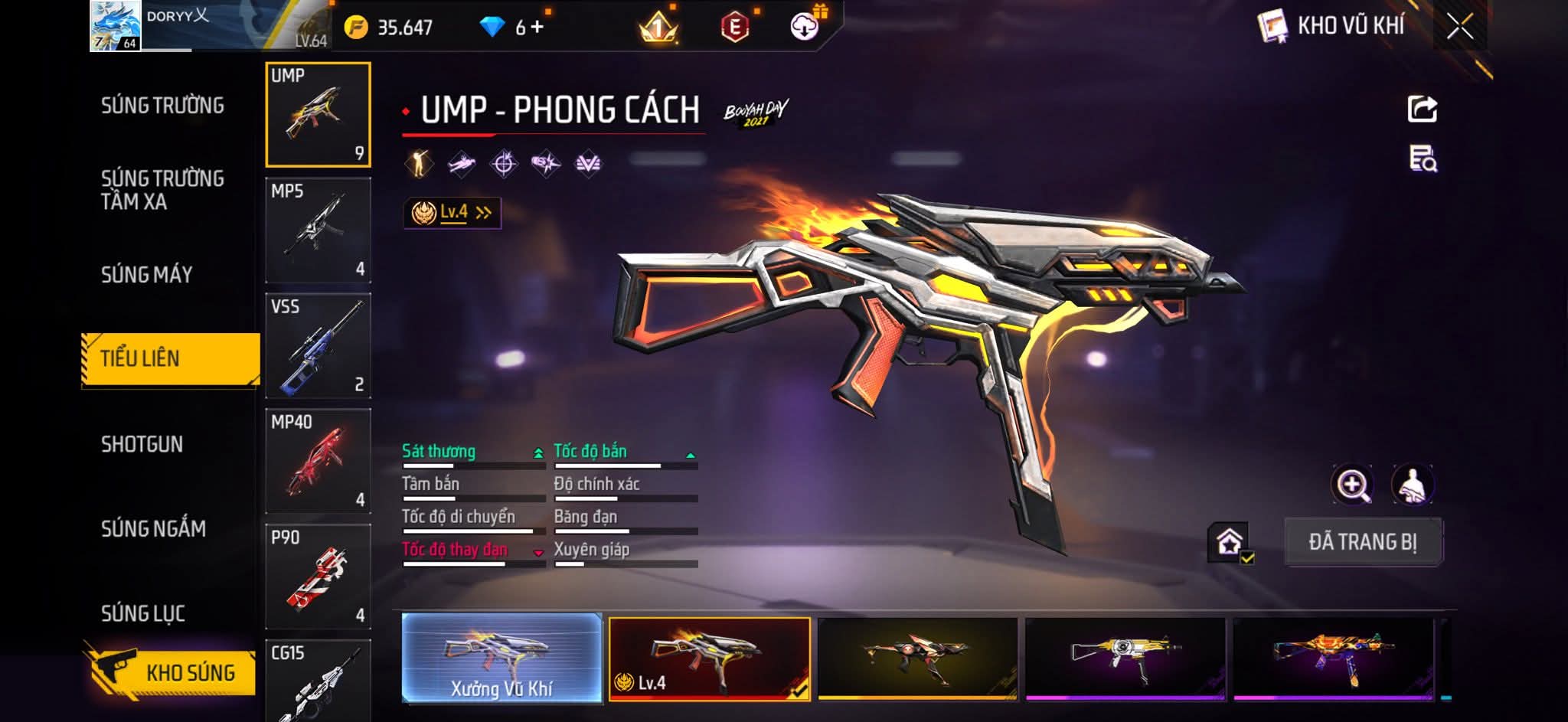
Task: Open the Súng Máy weapon category
Action: point(146,274)
